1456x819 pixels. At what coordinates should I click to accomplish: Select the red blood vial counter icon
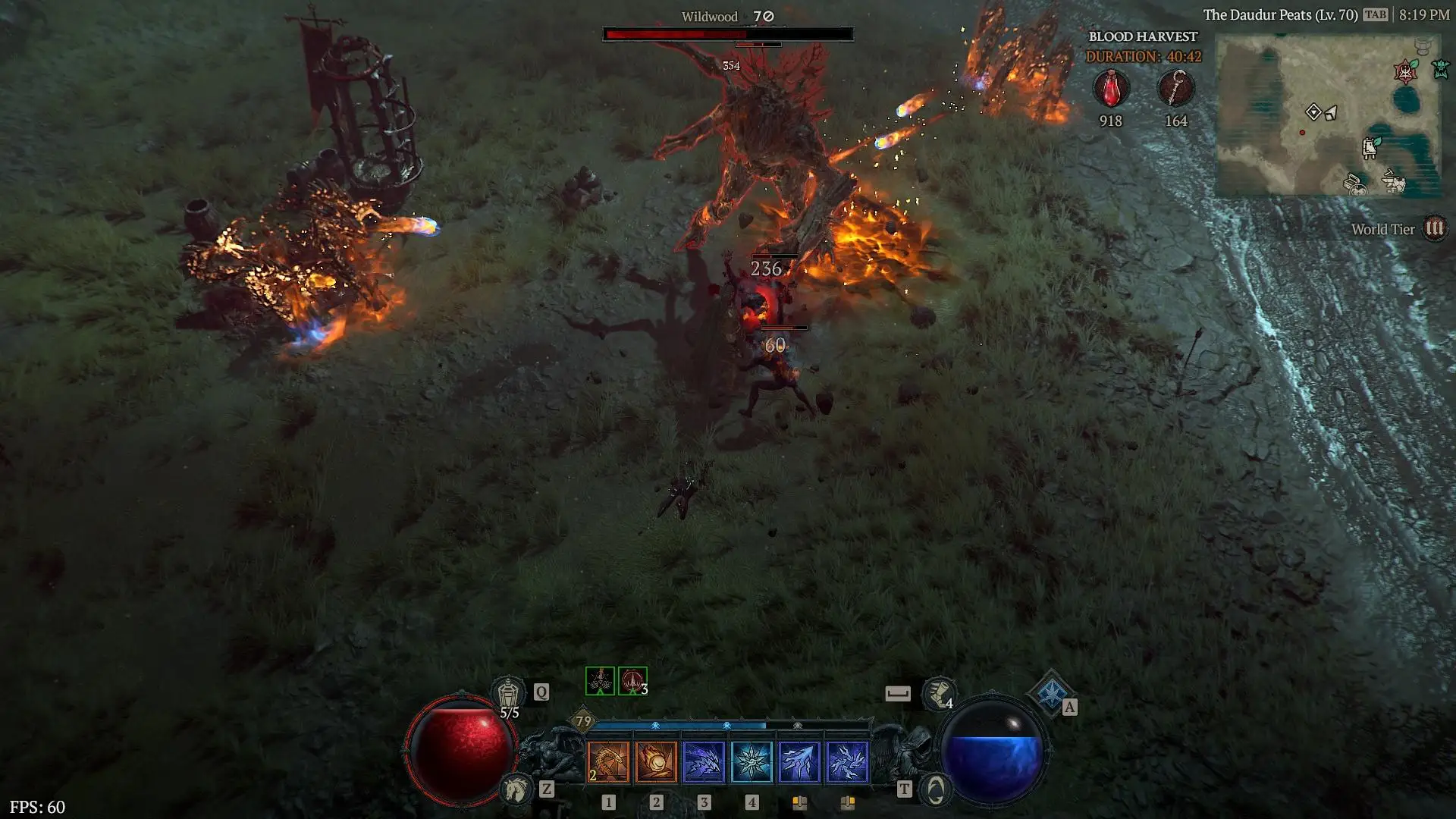[x=1111, y=89]
